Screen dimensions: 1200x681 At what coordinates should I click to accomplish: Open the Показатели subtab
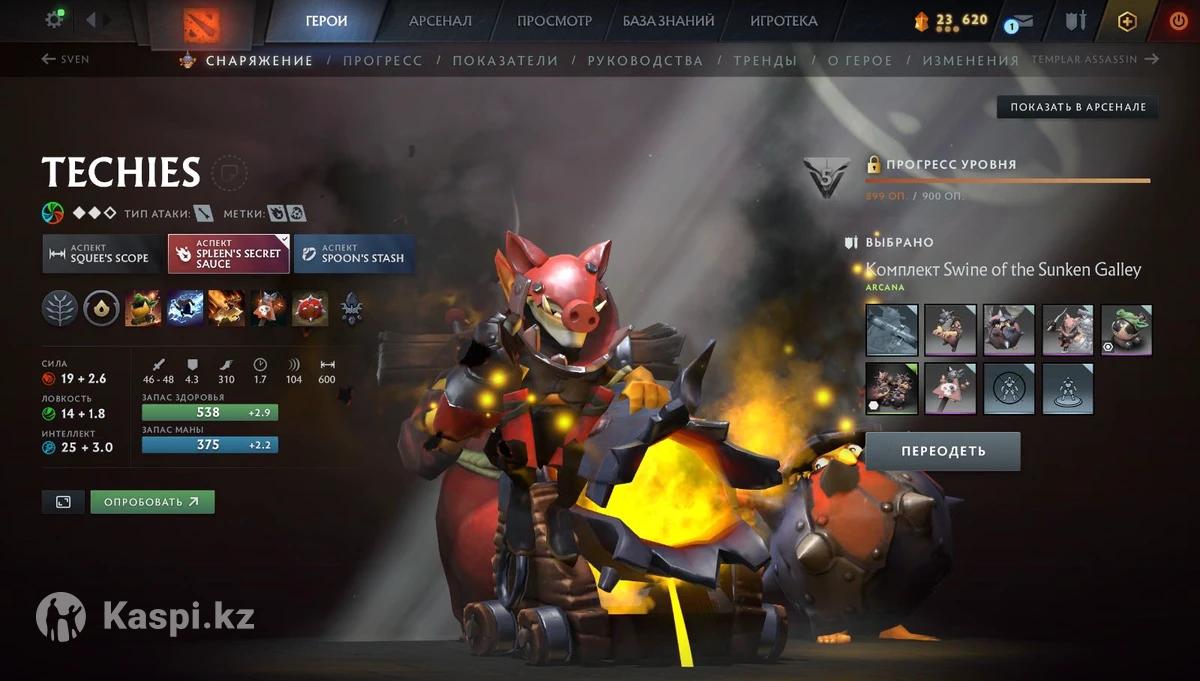(505, 61)
